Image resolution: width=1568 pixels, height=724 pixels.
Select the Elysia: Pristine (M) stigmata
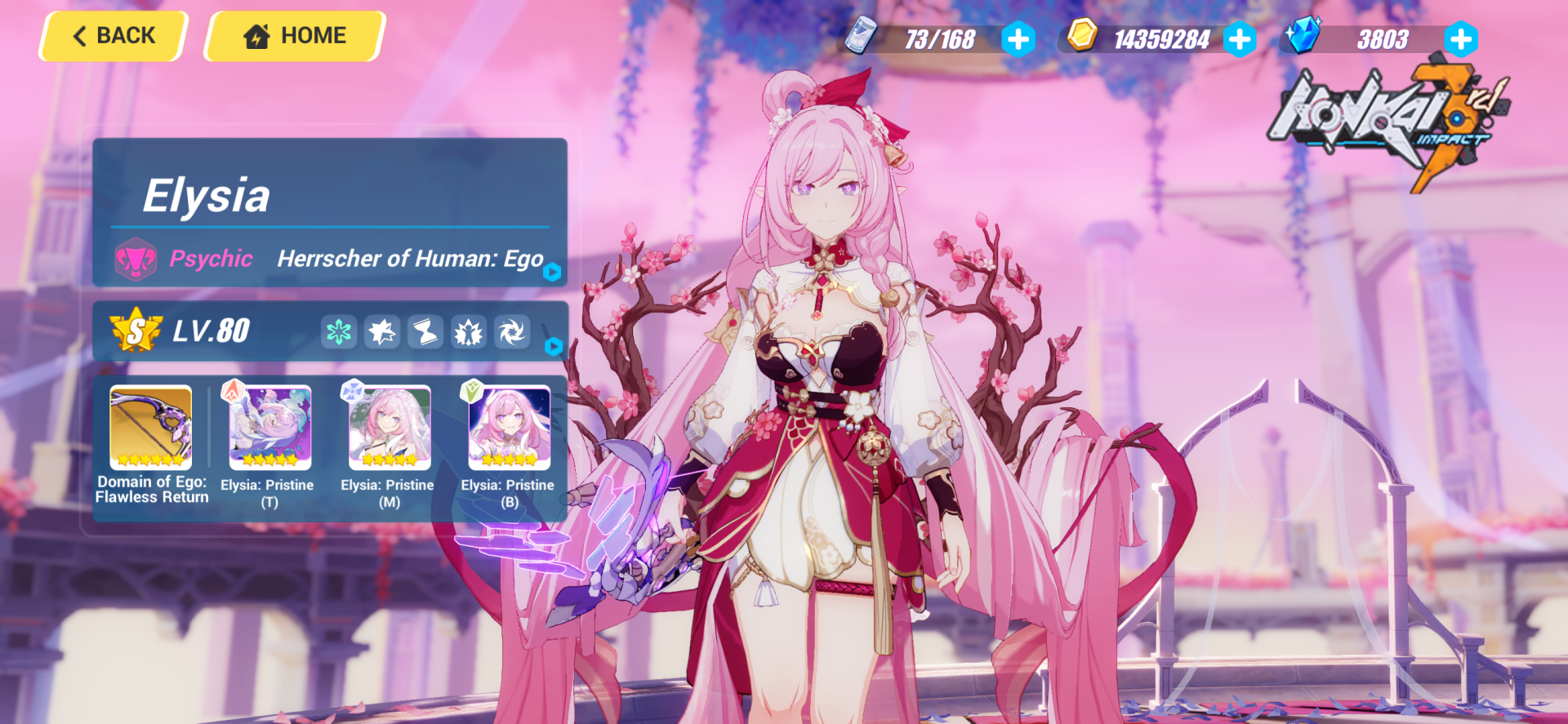387,426
